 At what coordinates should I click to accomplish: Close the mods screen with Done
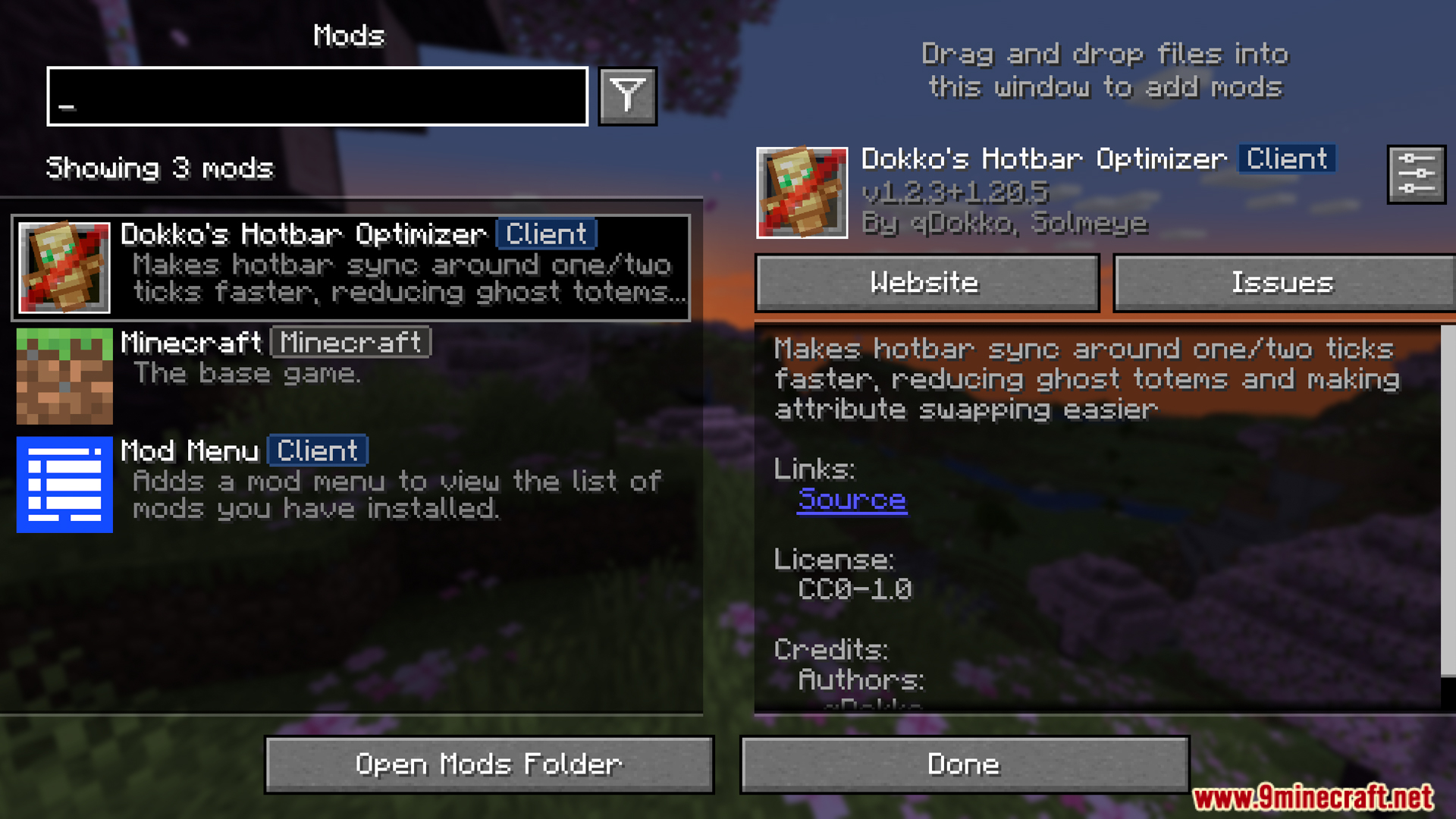[x=964, y=764]
